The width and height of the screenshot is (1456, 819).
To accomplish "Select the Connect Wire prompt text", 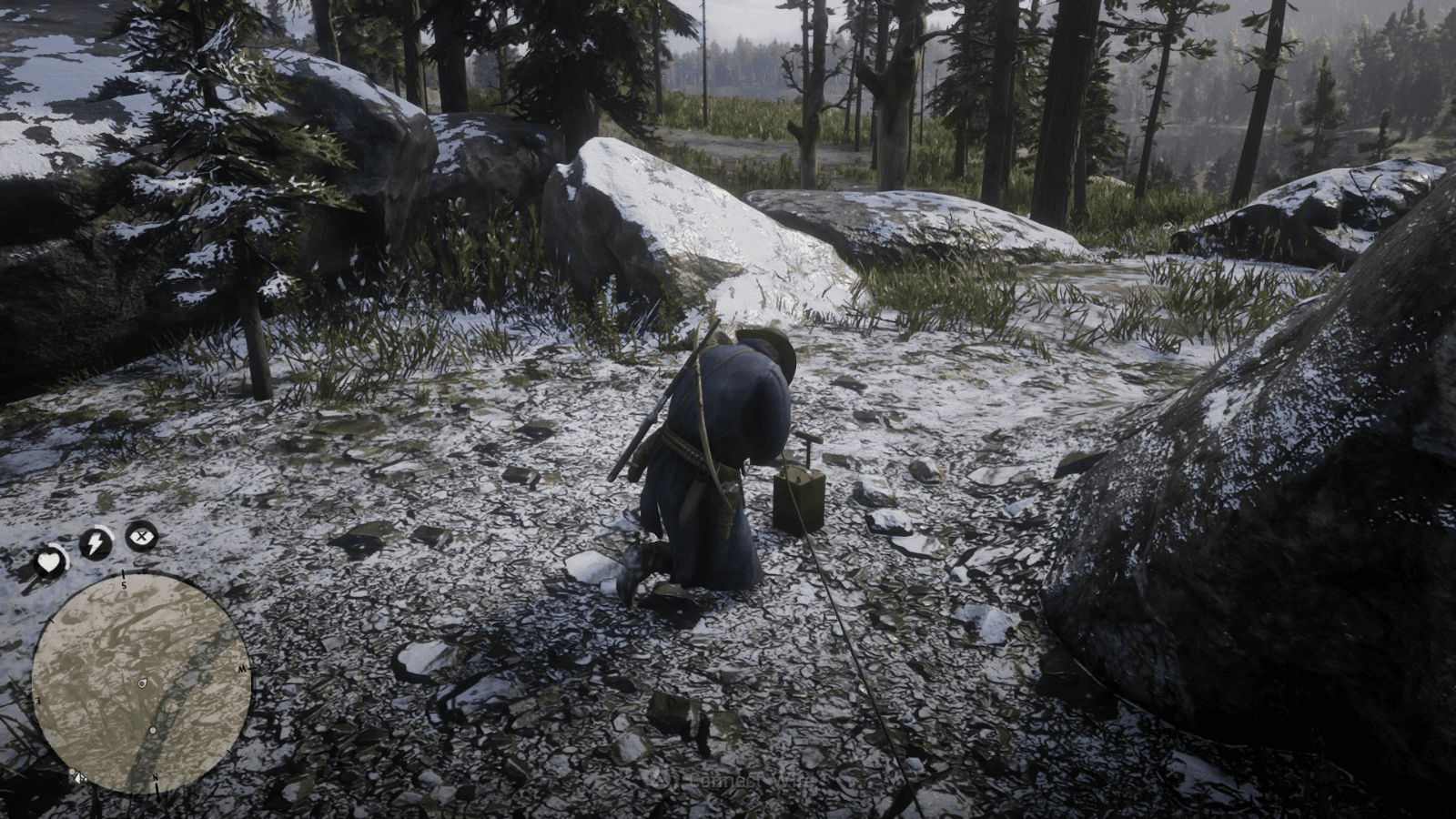I will [x=746, y=780].
